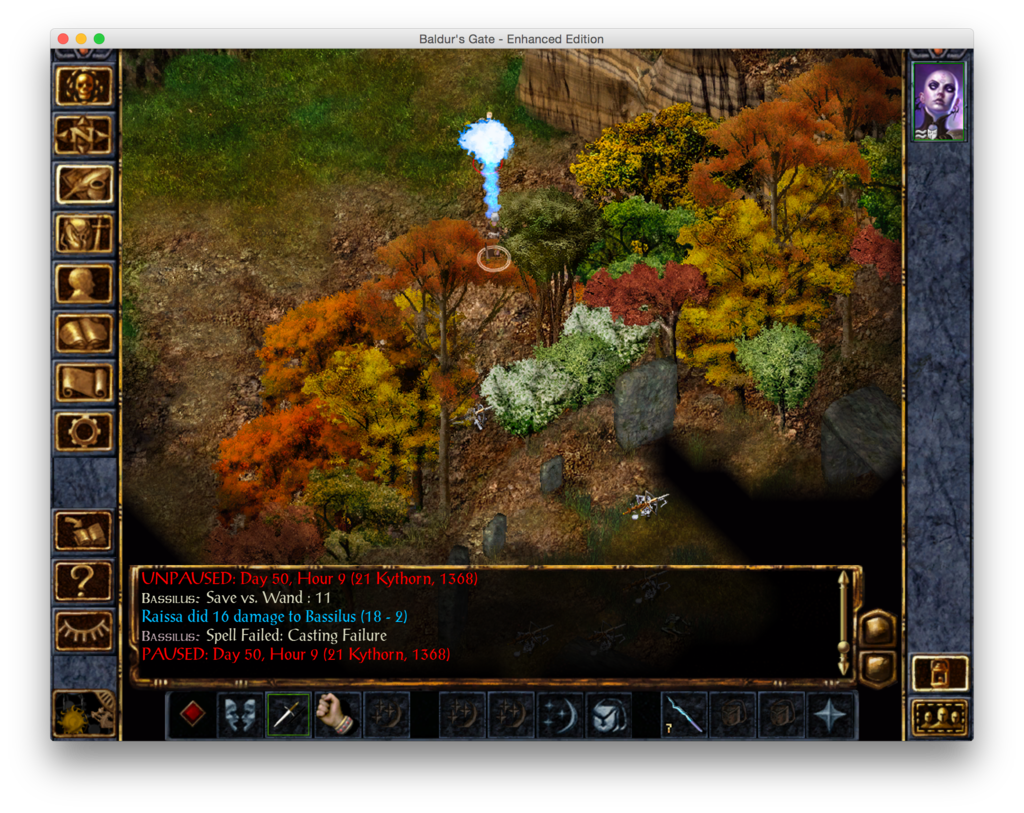The height and width of the screenshot is (813, 1024).
Task: Click the day/night clock to unpause
Action: coord(83,713)
